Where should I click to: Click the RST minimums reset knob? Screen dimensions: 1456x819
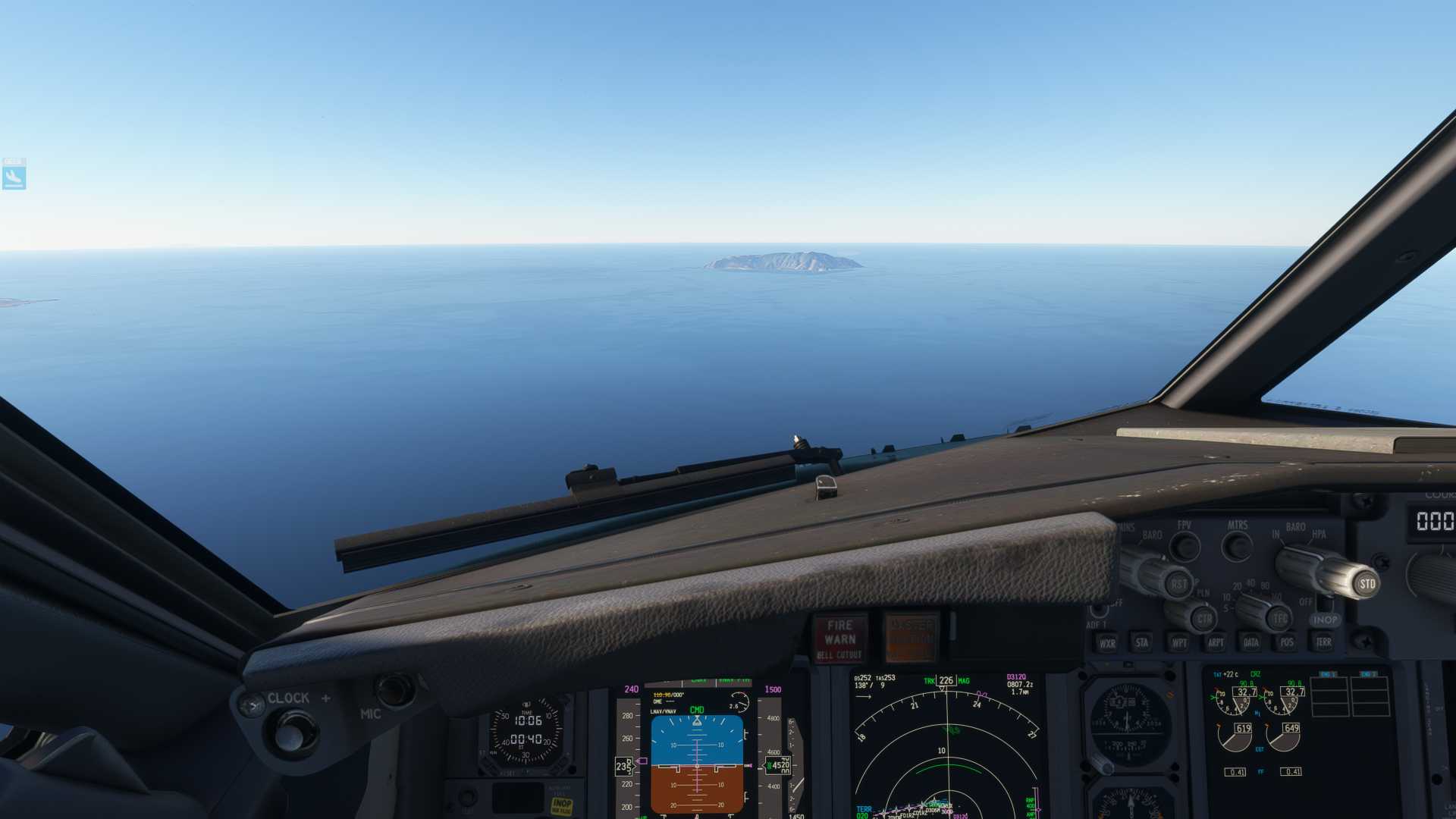(x=1178, y=584)
